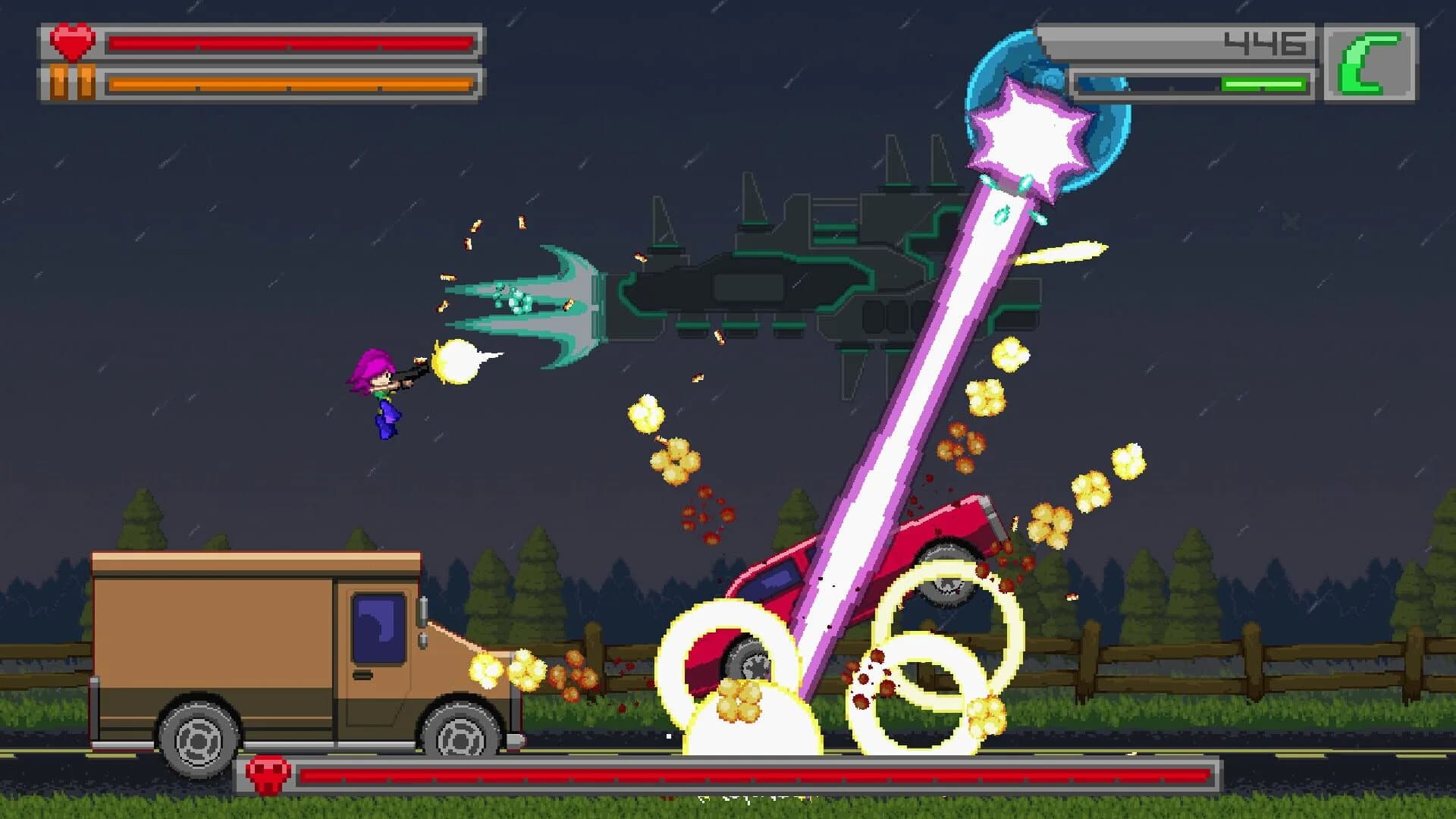Click the red boss health progress bar
The width and height of the screenshot is (1456, 819).
coord(758,773)
